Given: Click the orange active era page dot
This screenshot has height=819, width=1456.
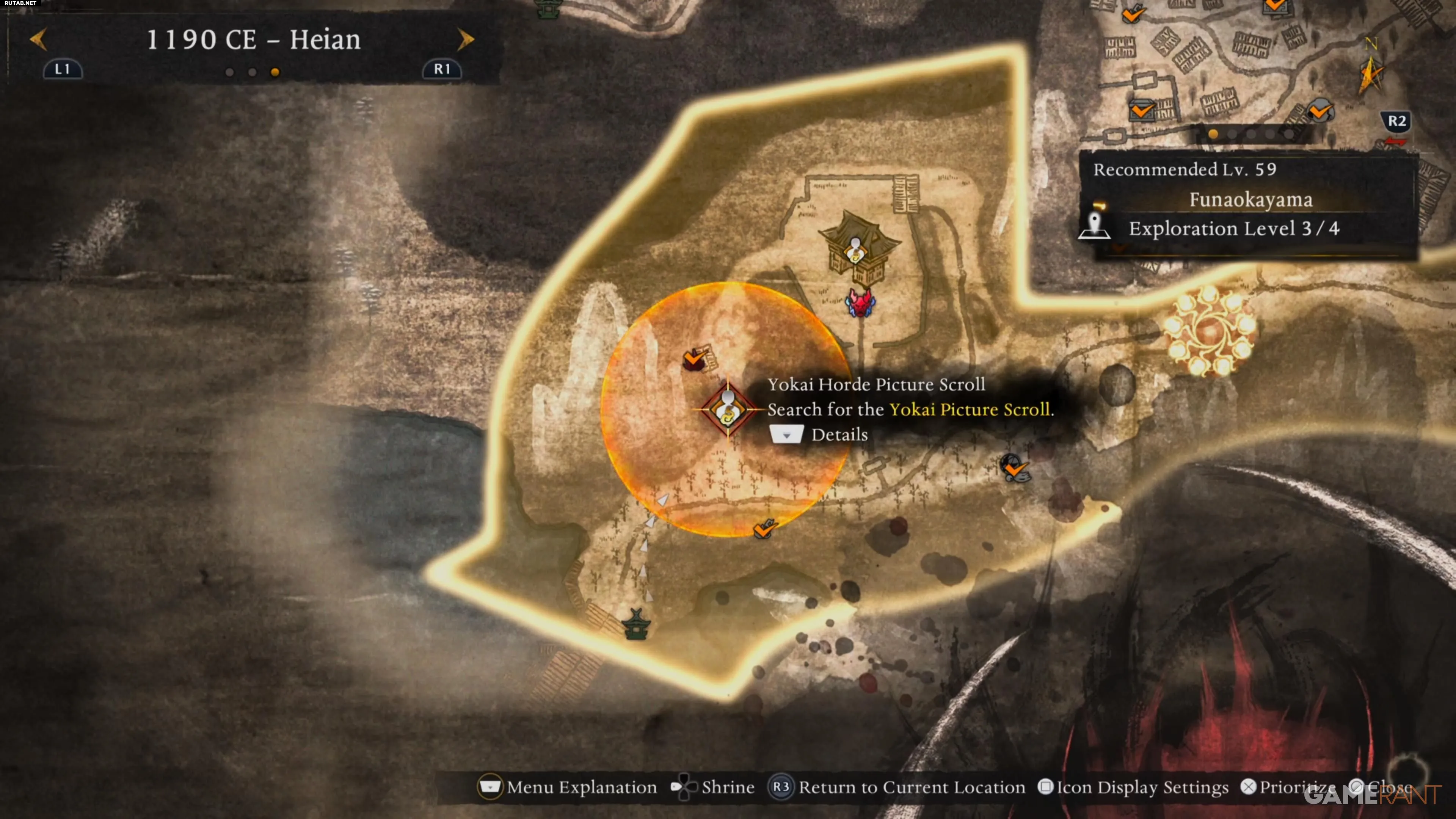Looking at the screenshot, I should pos(275,72).
